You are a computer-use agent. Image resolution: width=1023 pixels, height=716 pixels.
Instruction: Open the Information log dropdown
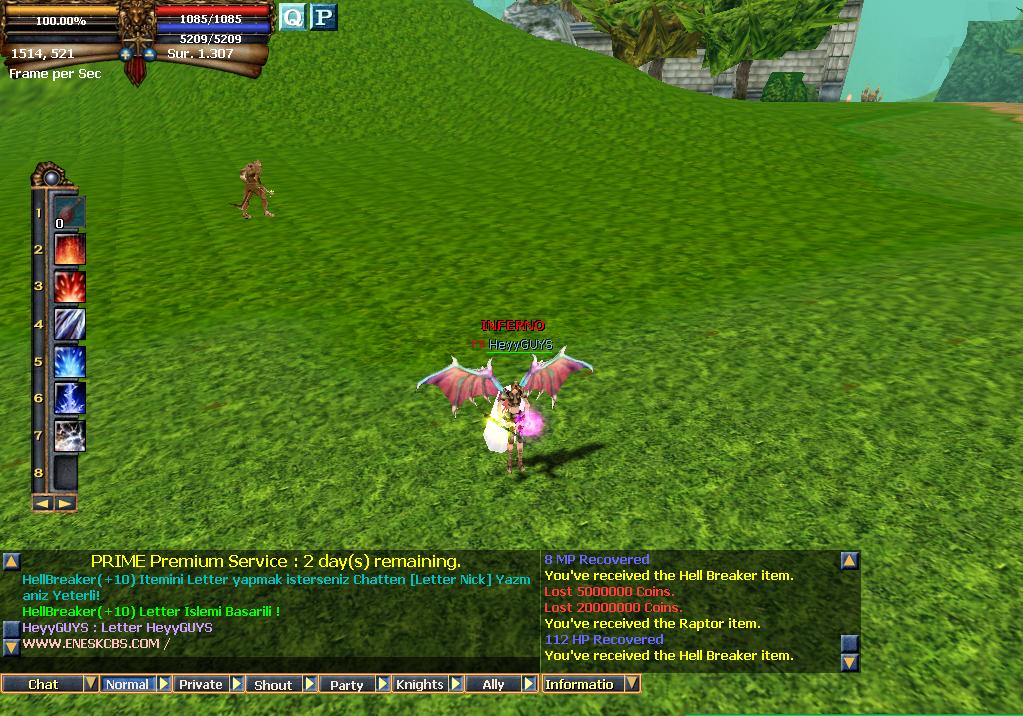(x=632, y=684)
